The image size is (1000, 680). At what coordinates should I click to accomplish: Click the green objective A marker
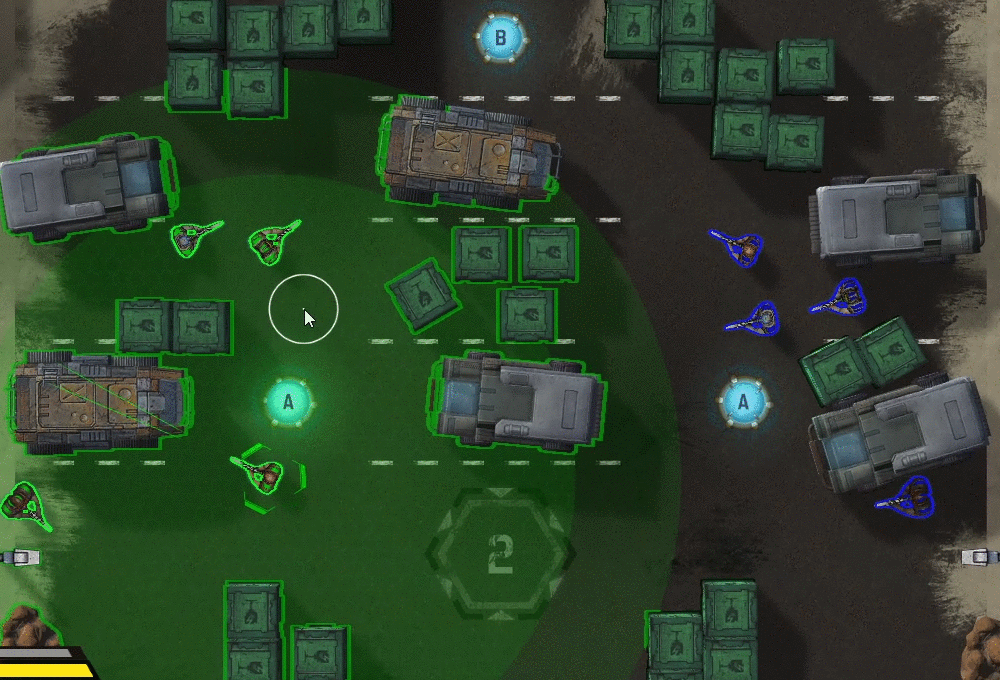pos(289,402)
